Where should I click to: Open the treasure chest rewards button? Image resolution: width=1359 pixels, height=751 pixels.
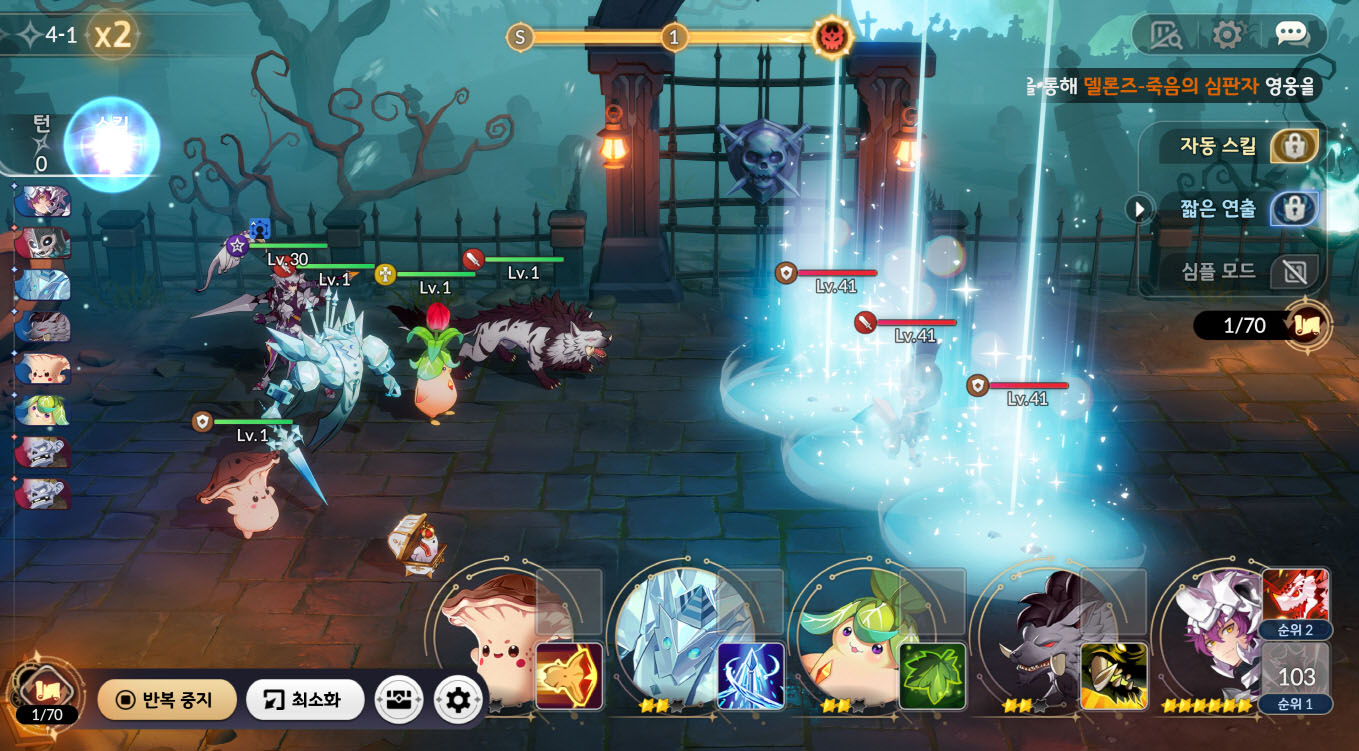coord(398,700)
